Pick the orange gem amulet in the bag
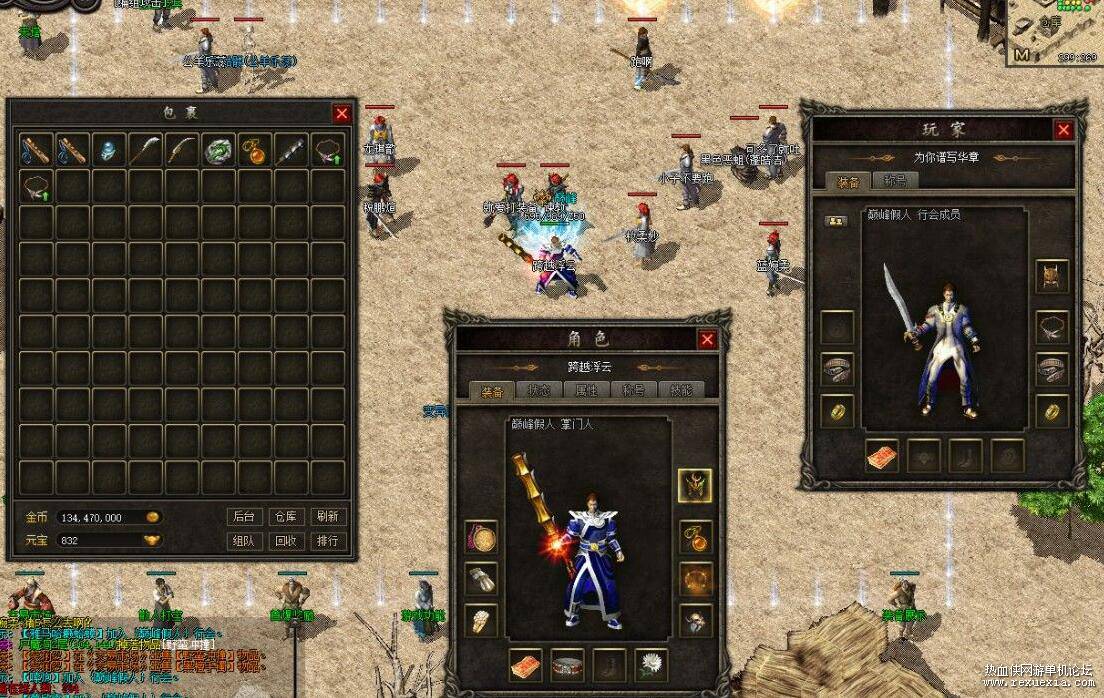Viewport: 1104px width, 698px height. pos(255,150)
